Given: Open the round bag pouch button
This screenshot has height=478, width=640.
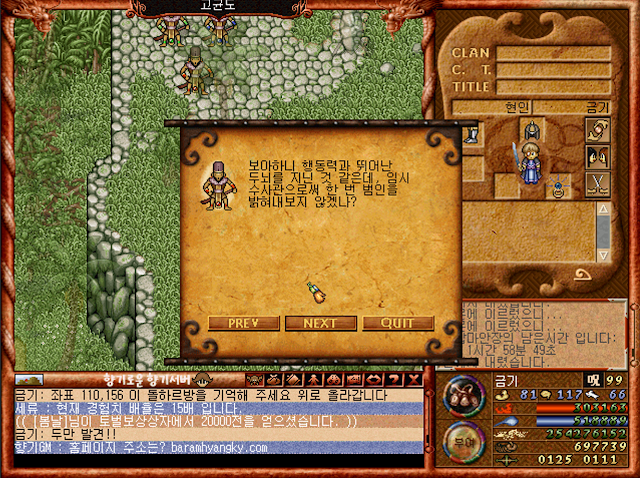Looking at the screenshot, I should pos(461,393).
